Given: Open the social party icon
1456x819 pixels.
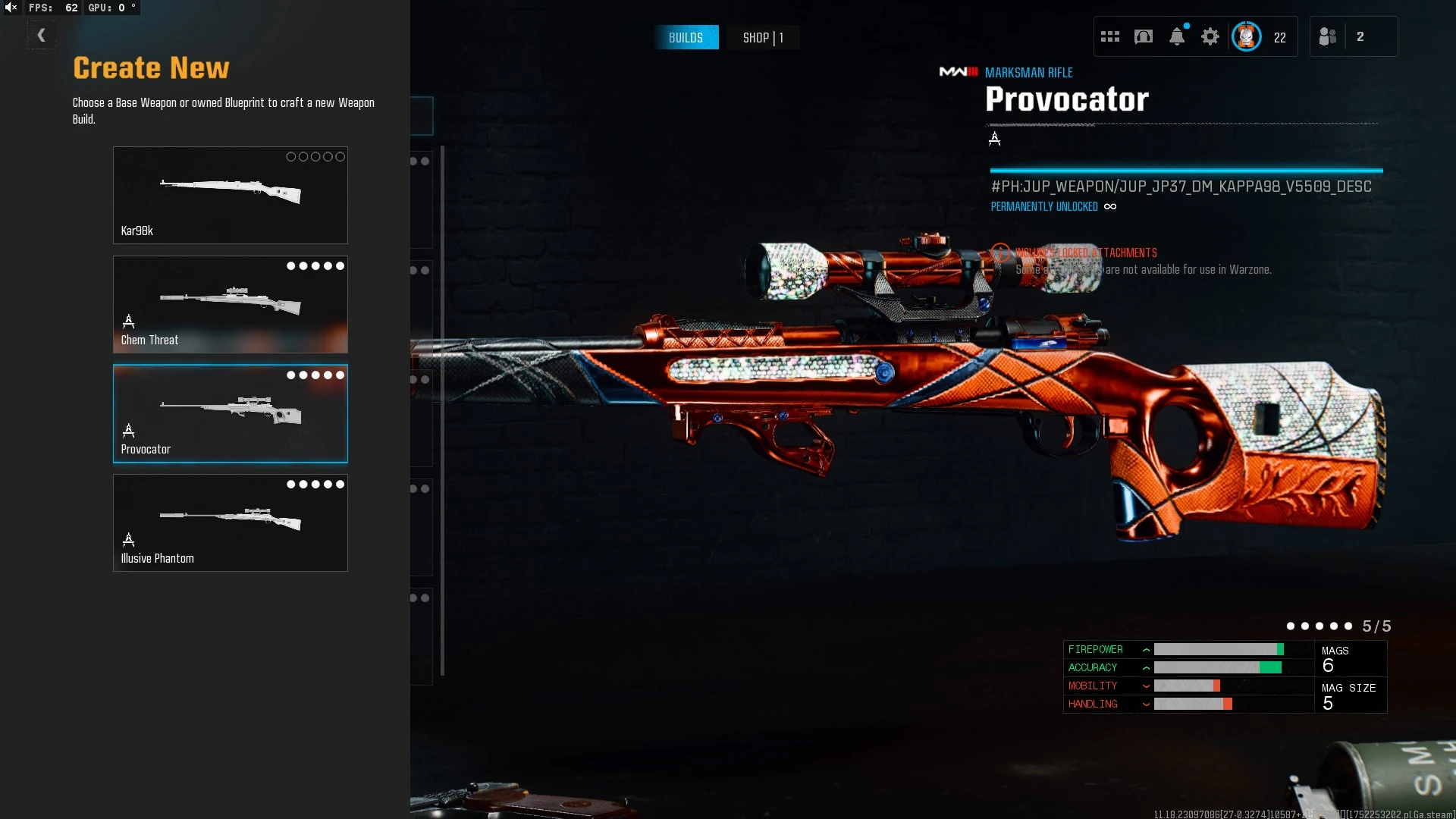Looking at the screenshot, I should click(x=1328, y=36).
